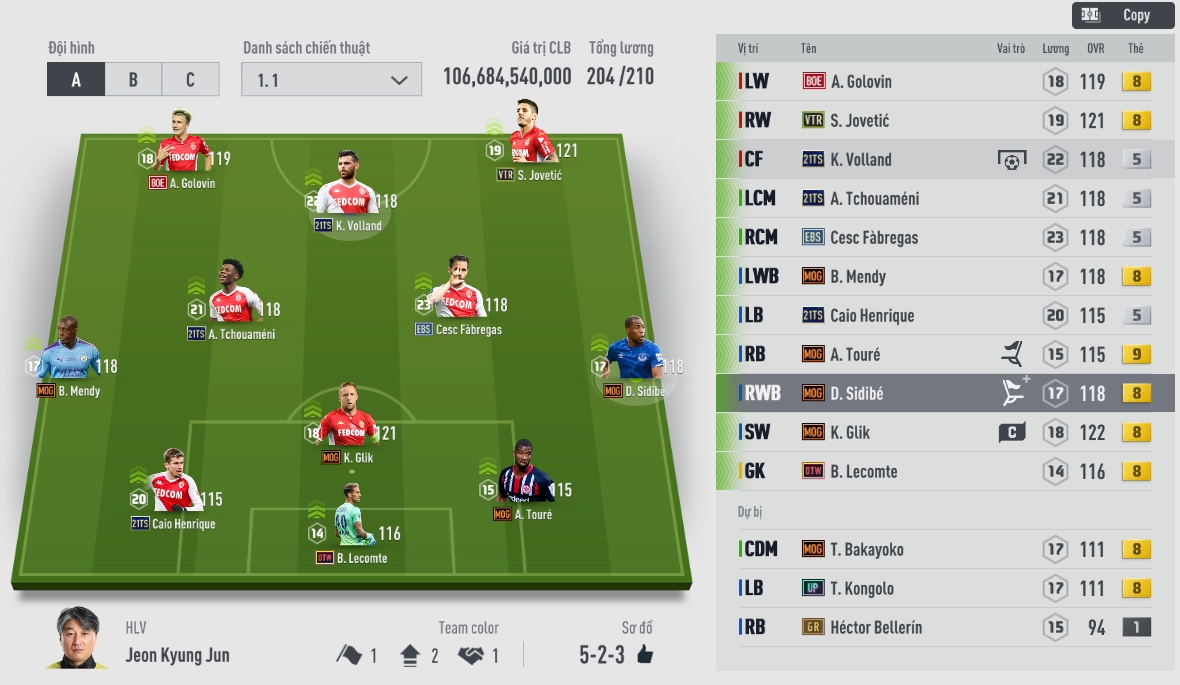This screenshot has width=1180, height=685.
Task: Select the SW K. Glik list row
Action: pos(945,433)
